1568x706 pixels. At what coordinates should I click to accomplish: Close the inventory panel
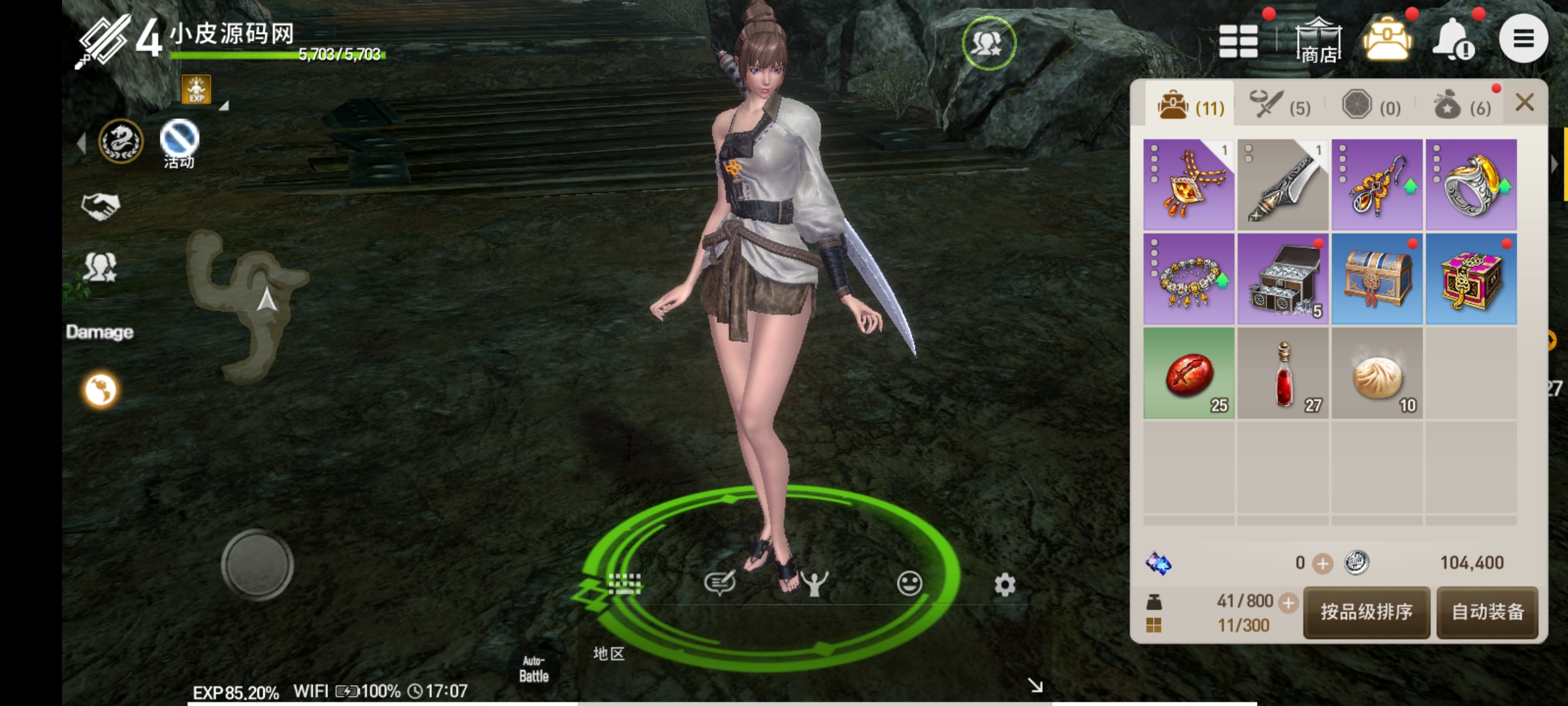[1524, 103]
